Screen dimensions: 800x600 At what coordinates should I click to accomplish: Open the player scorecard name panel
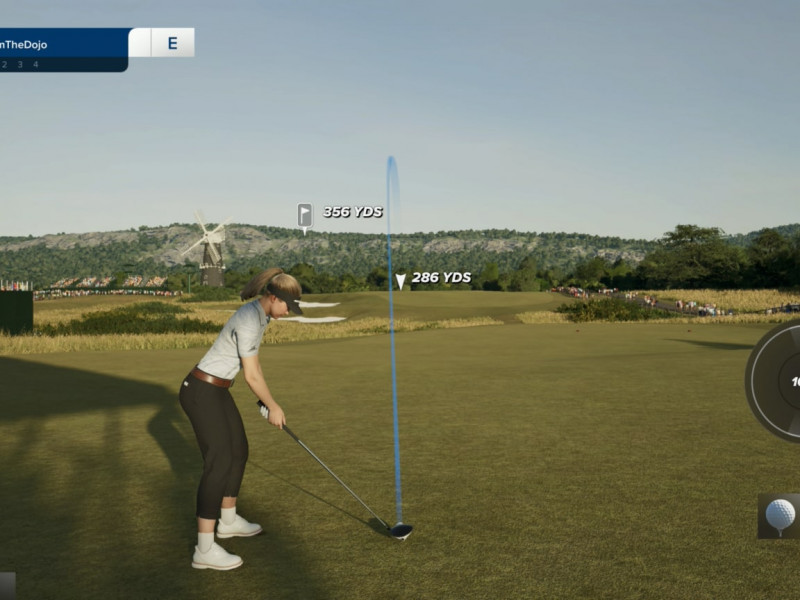coord(62,44)
